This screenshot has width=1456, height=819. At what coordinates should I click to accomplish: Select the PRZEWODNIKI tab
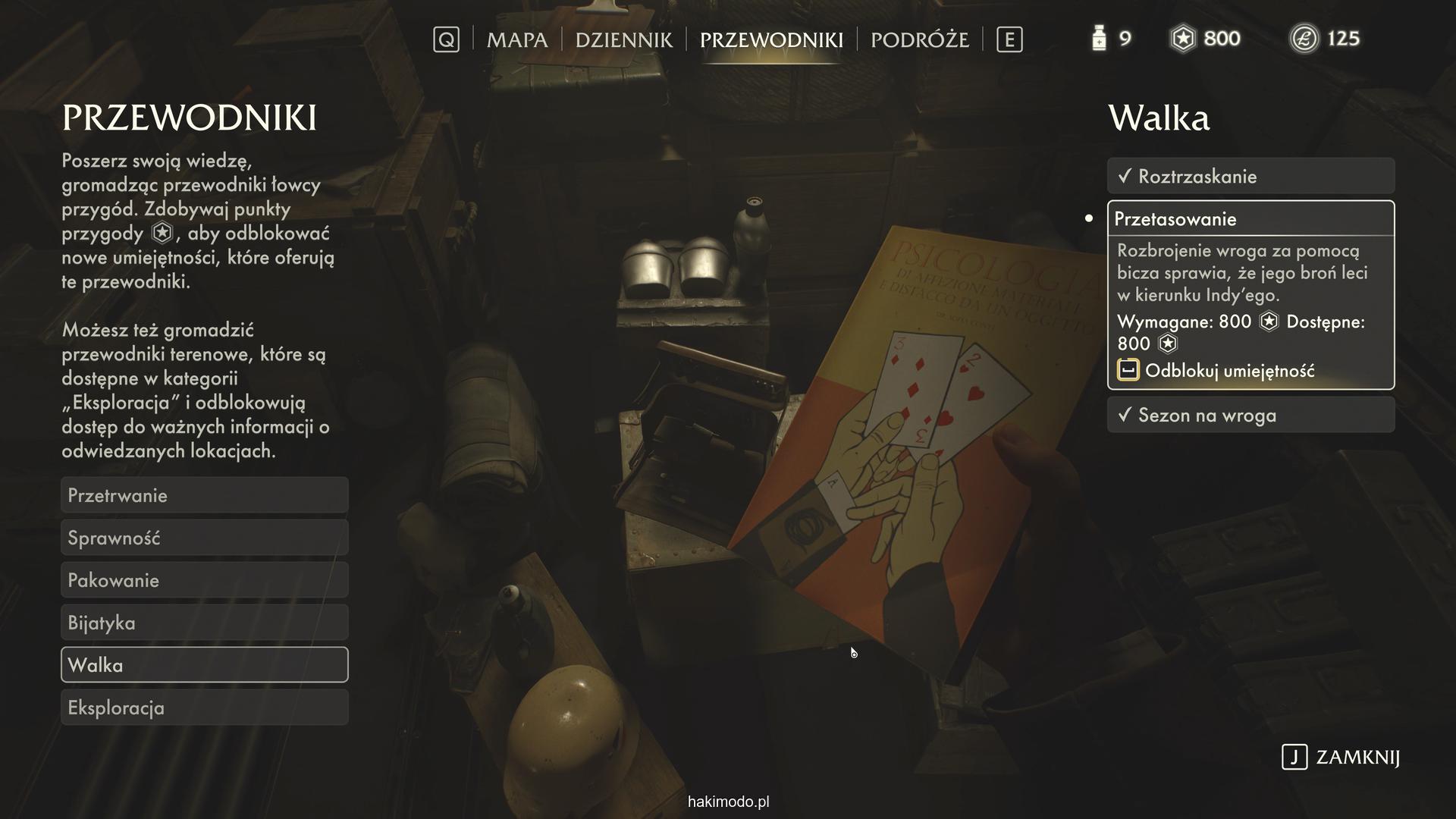(x=771, y=39)
